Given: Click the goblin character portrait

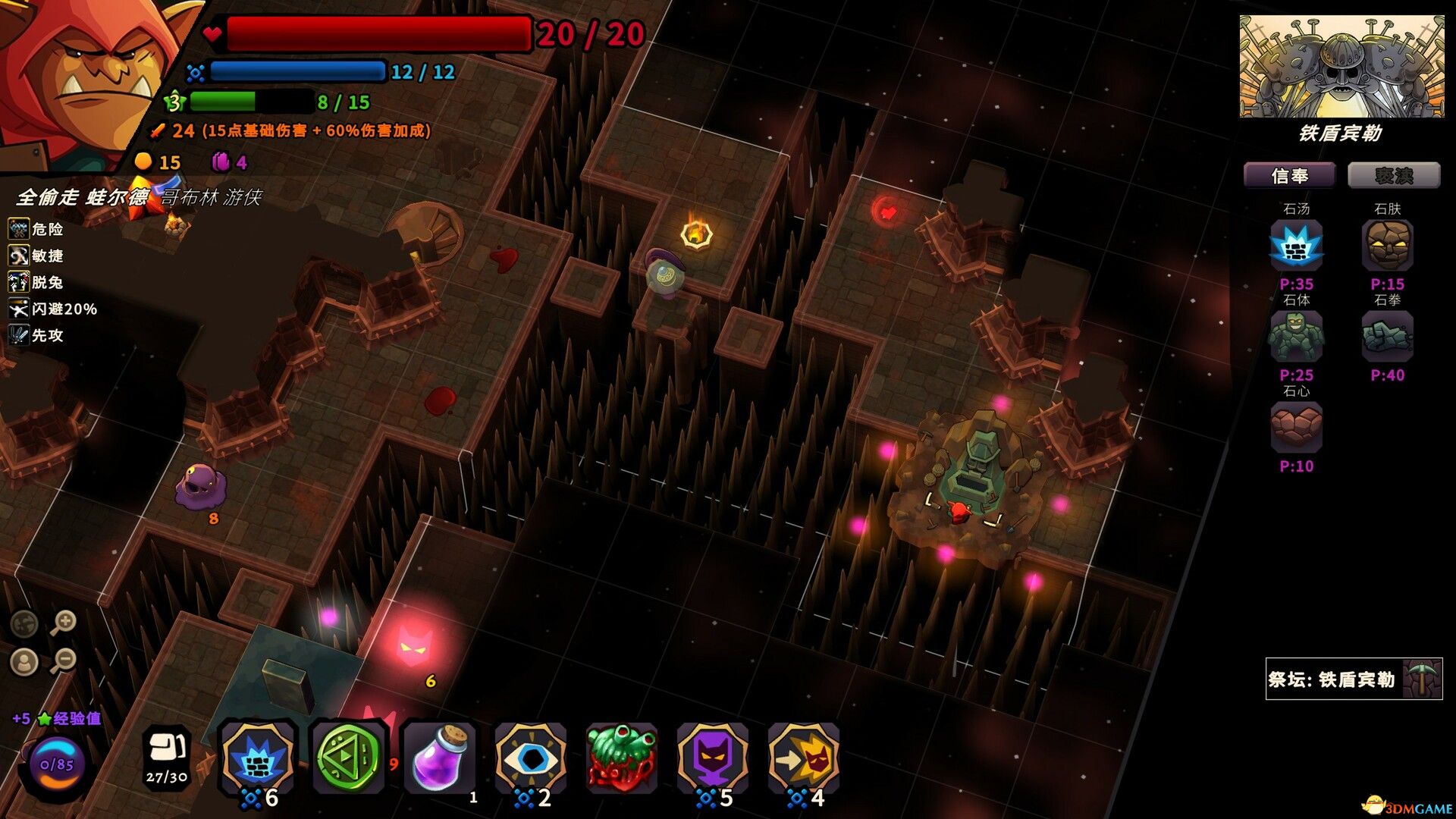Looking at the screenshot, I should (83, 72).
